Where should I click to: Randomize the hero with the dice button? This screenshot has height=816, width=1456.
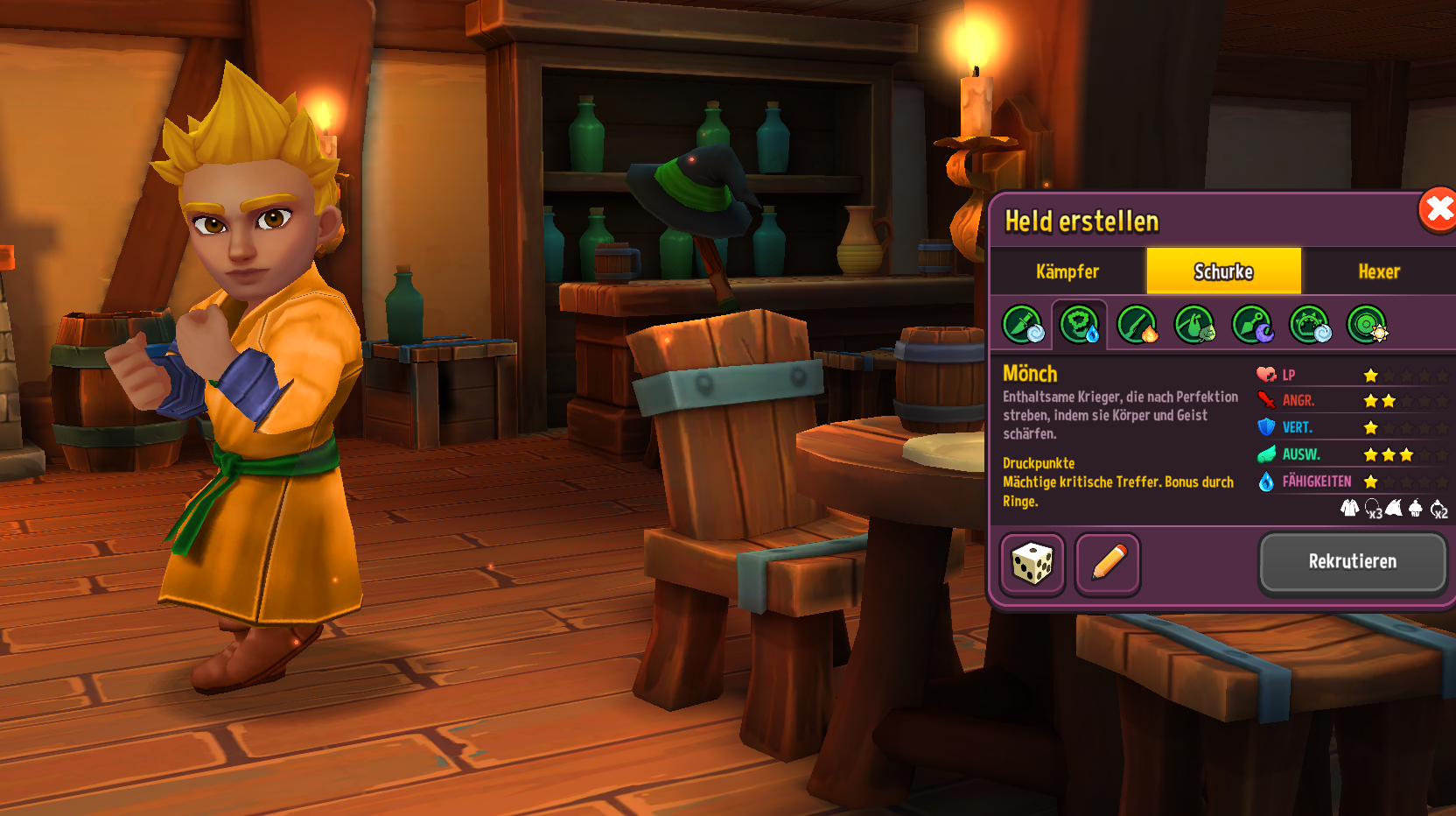[1032, 564]
